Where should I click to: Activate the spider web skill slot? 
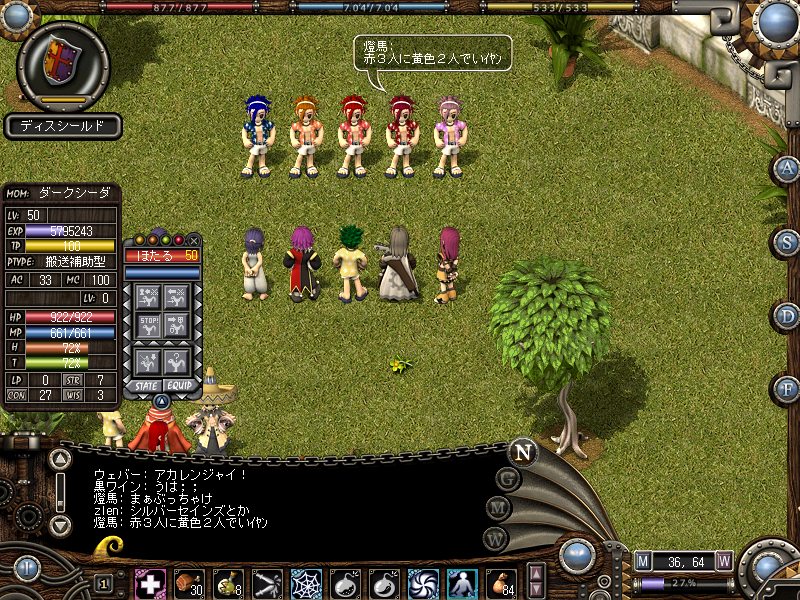coord(306,582)
